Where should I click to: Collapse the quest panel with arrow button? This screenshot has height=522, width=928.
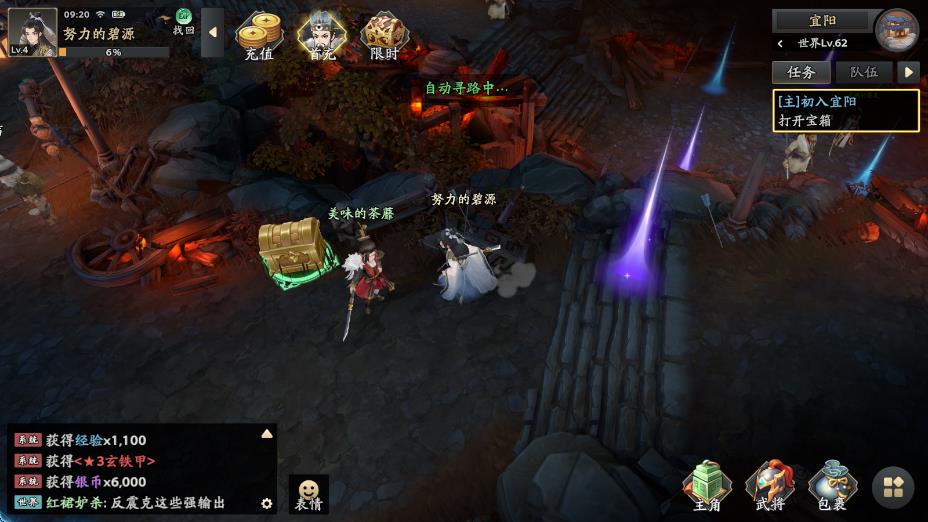(x=908, y=72)
